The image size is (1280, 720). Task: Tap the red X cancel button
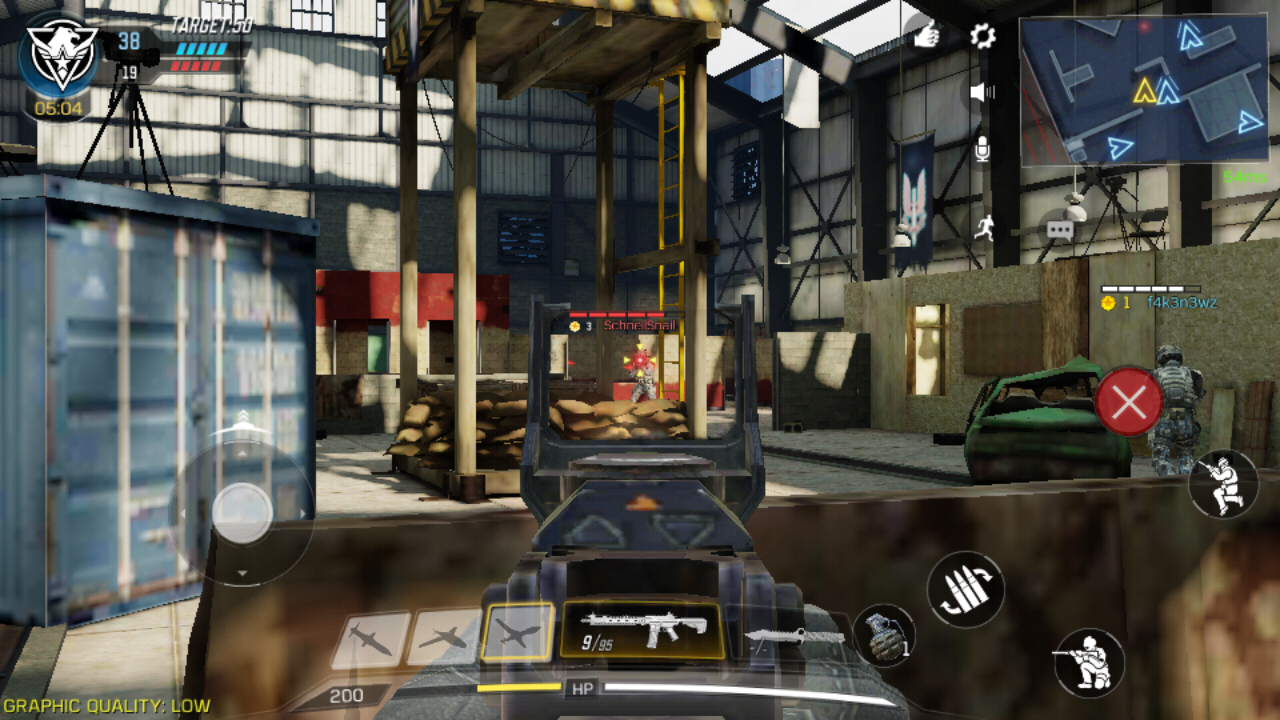pyautogui.click(x=1129, y=402)
